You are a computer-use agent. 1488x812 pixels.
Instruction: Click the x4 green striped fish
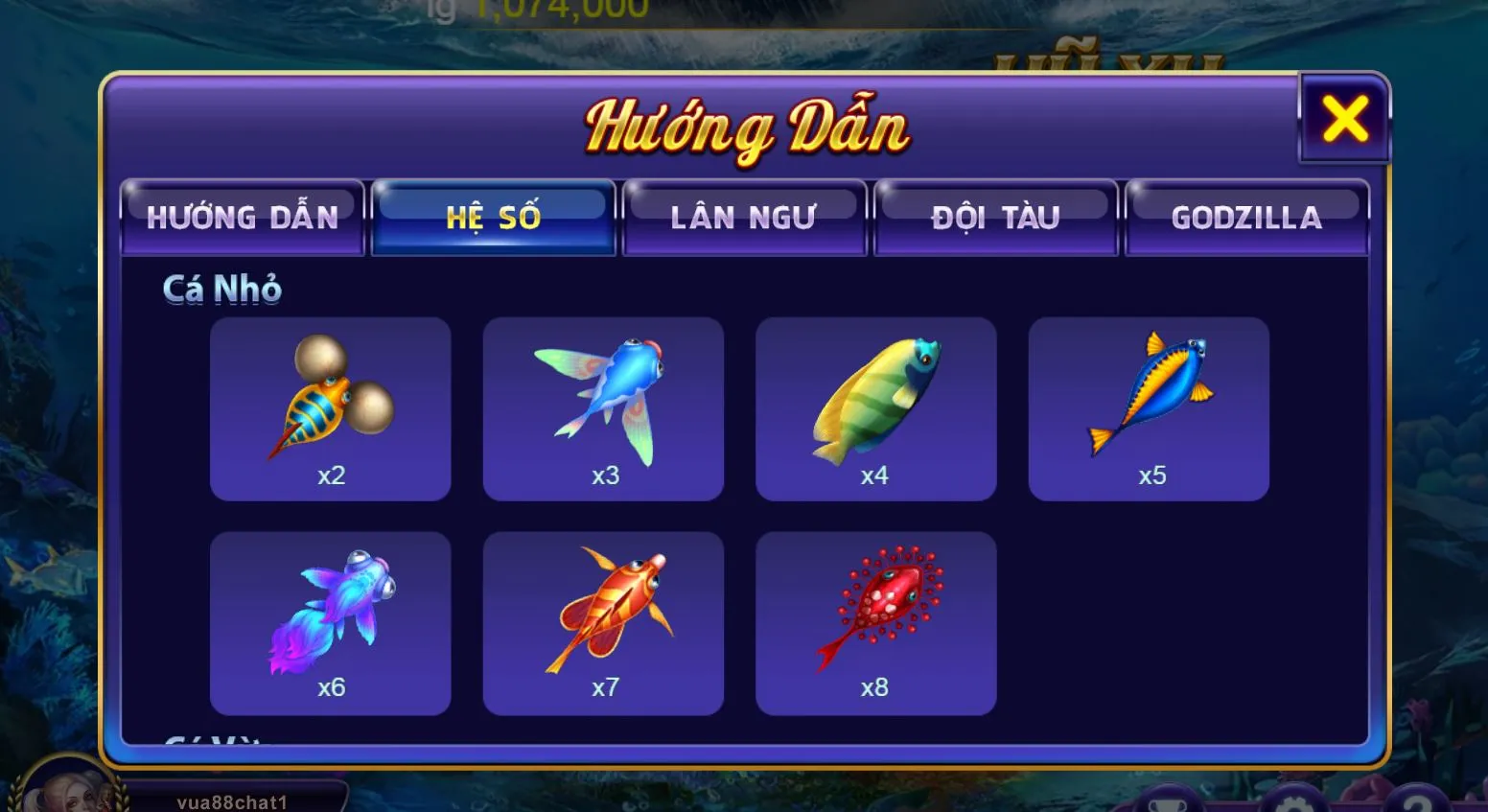[x=875, y=407]
